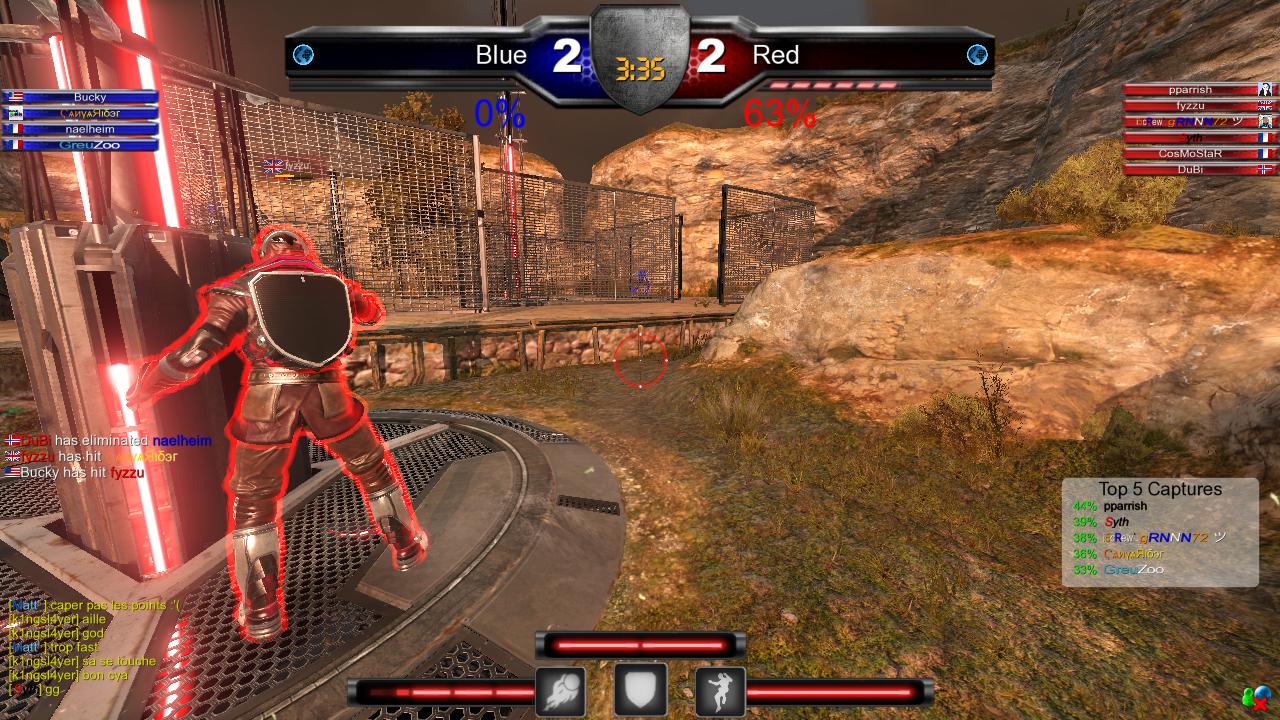
Task: Activate the ball throw ability icon
Action: tap(560, 691)
